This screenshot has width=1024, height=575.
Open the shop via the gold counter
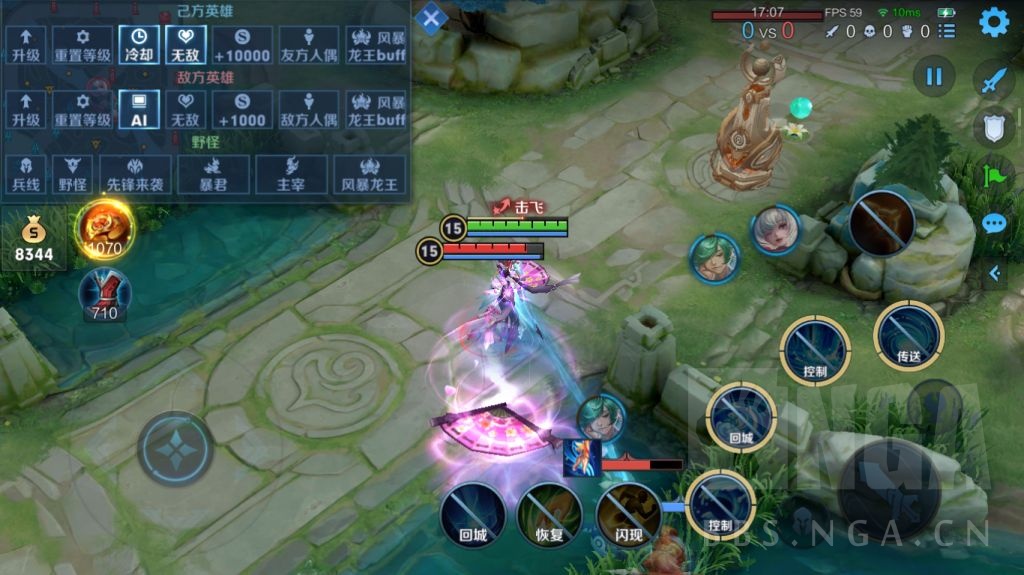(34, 241)
